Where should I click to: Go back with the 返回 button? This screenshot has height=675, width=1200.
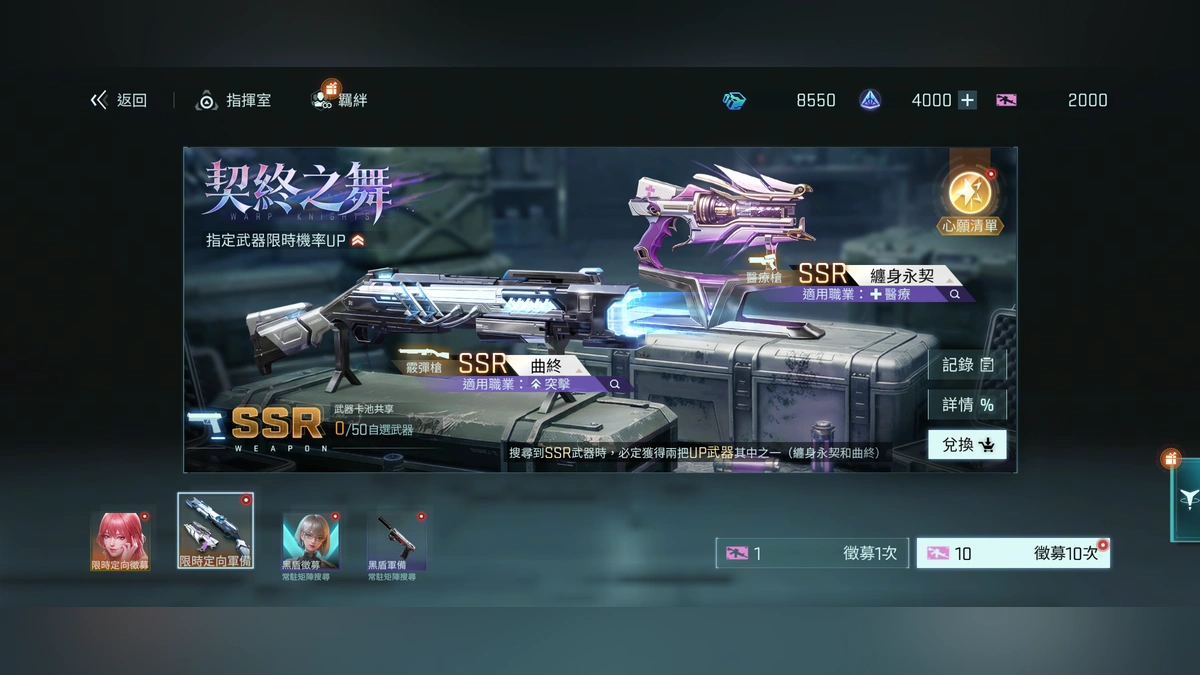coord(119,100)
